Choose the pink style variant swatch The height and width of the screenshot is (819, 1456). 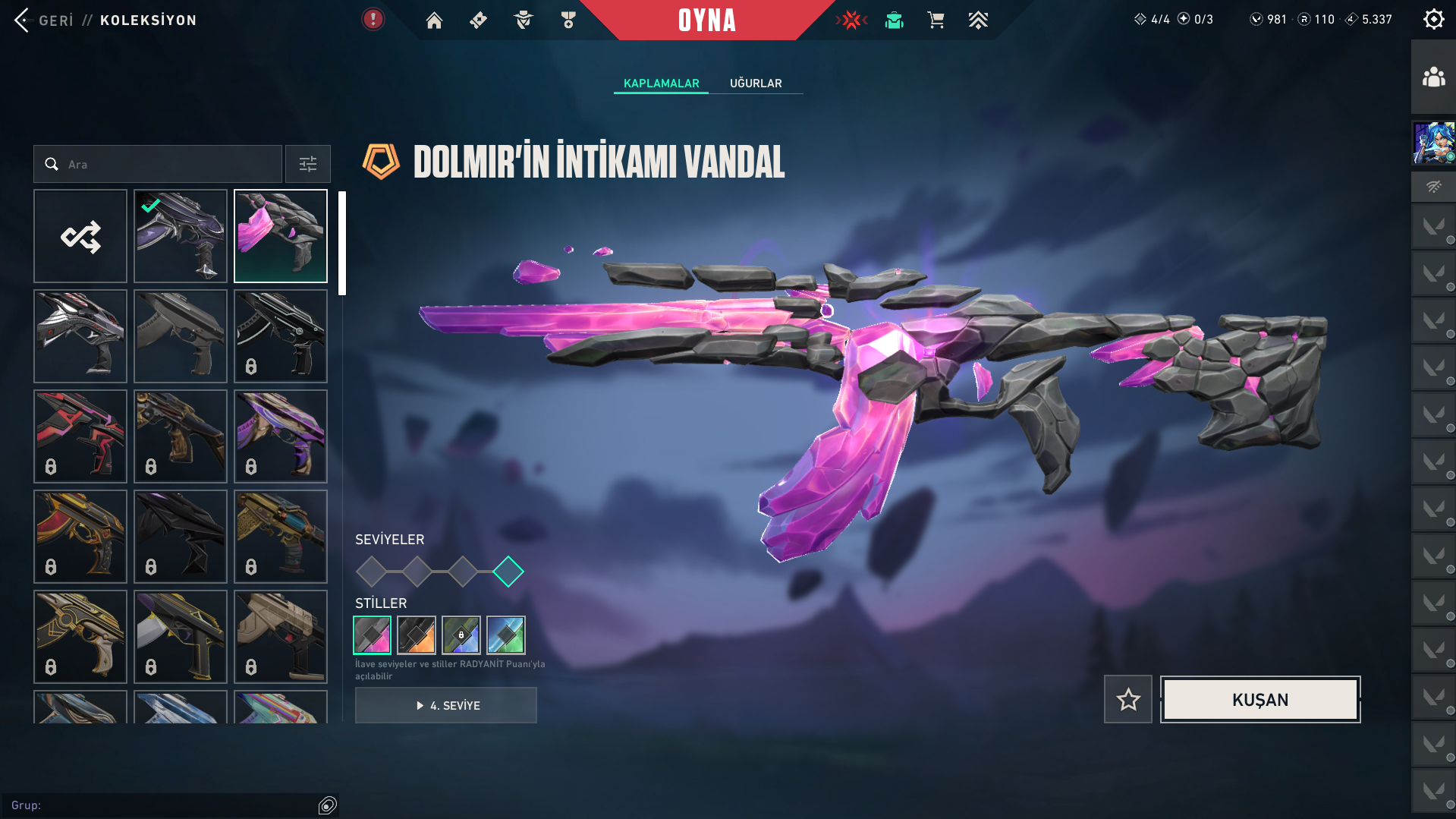coord(372,635)
